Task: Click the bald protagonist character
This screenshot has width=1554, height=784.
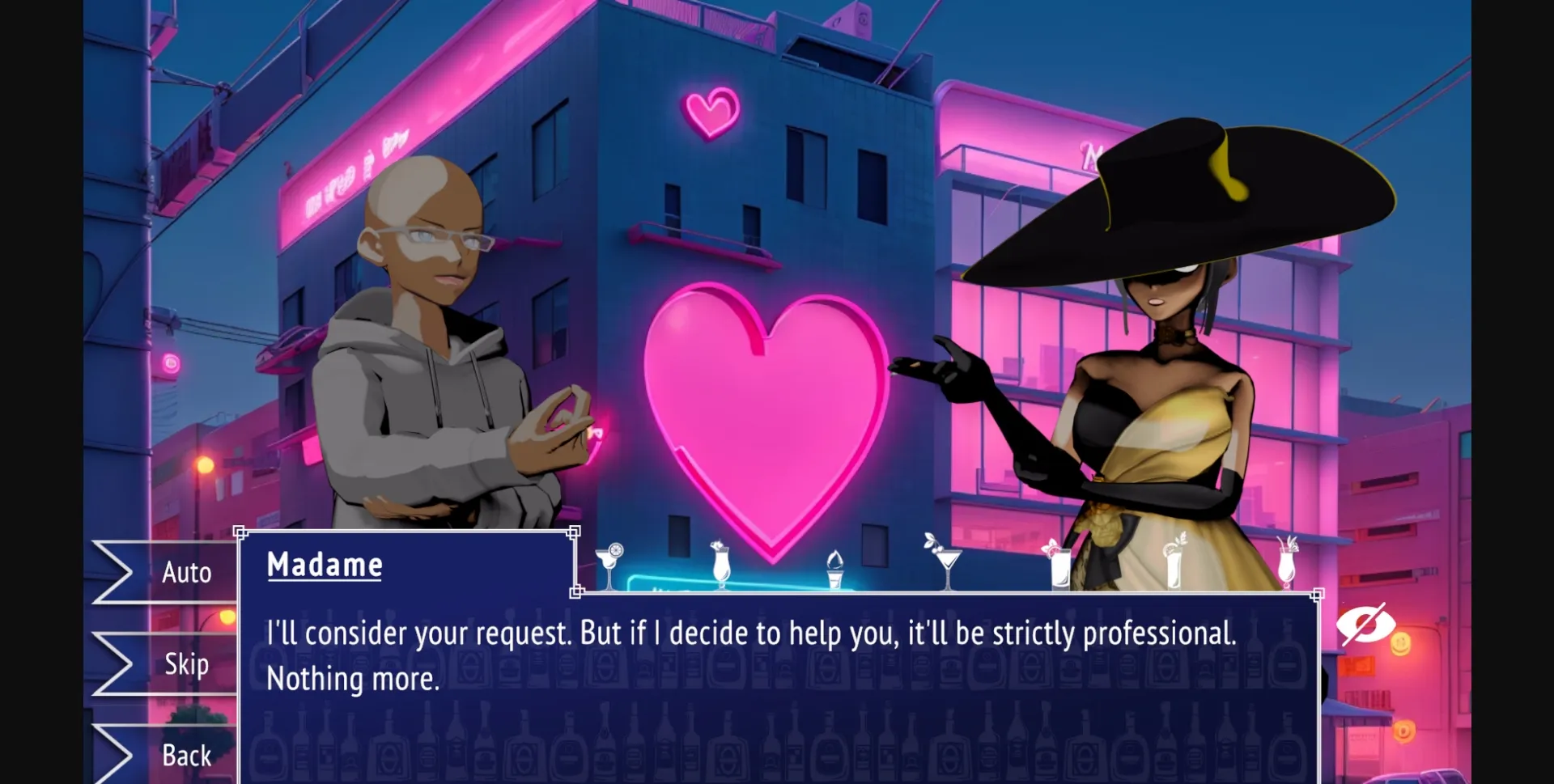Action: coord(421,340)
